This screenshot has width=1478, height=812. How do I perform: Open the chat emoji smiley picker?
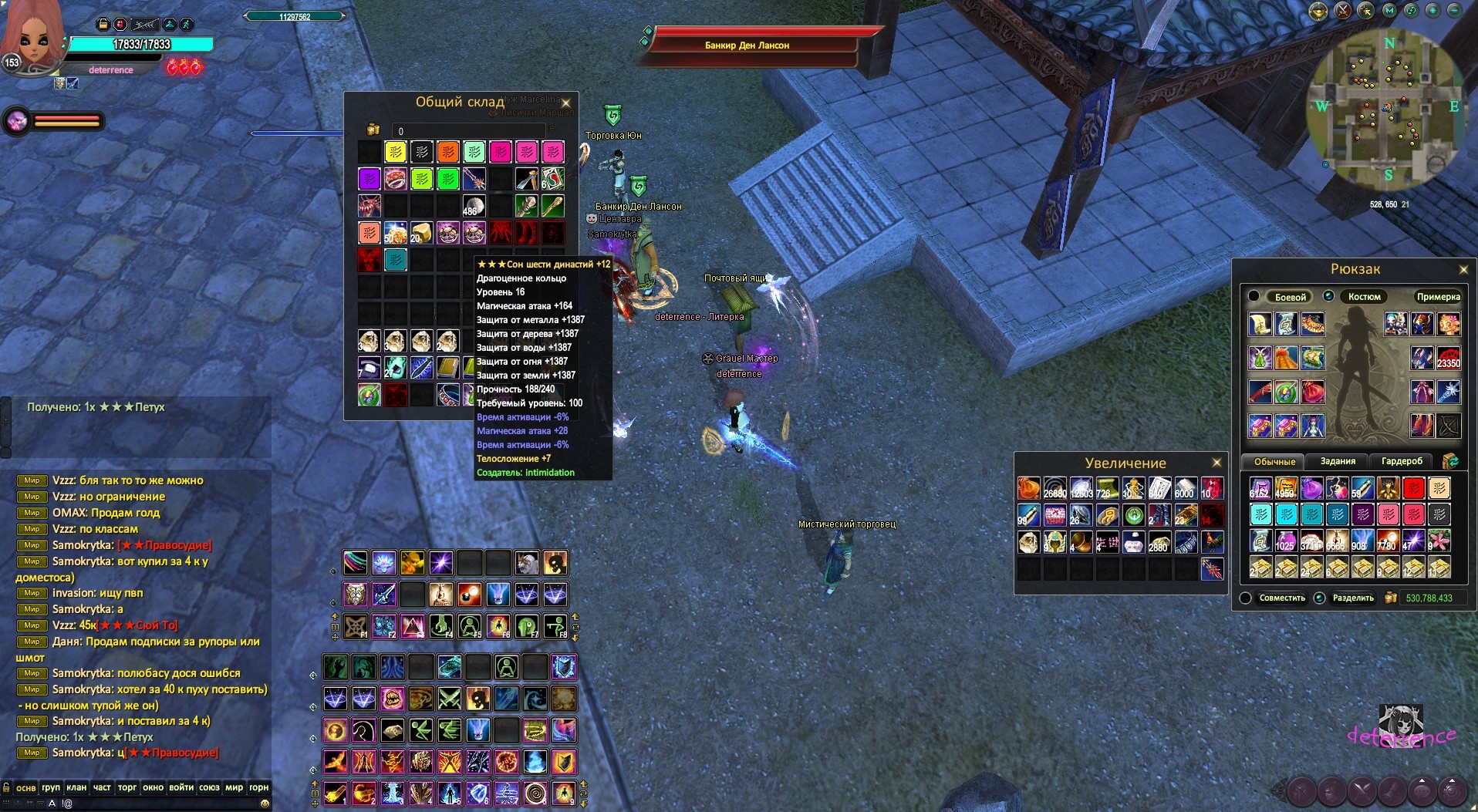tap(265, 804)
